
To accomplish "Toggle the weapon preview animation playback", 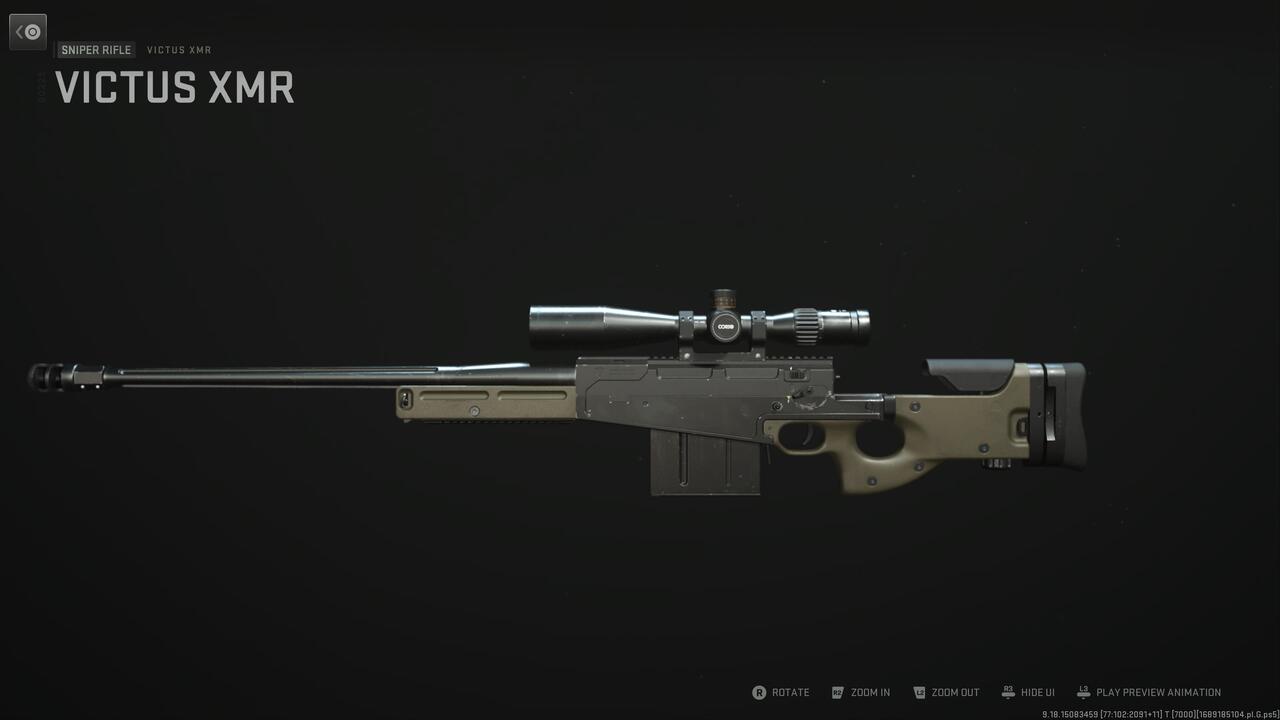I will [1148, 692].
